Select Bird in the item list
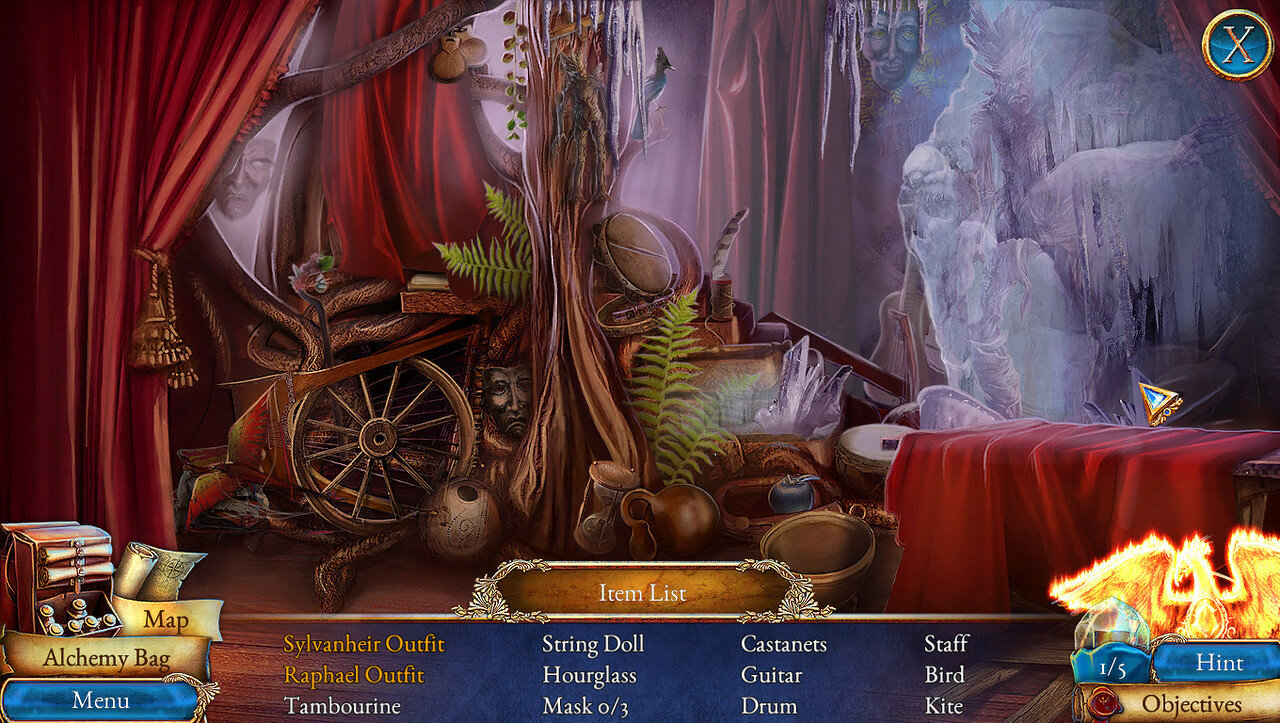Screen dimensions: 1280x723 click(x=944, y=675)
